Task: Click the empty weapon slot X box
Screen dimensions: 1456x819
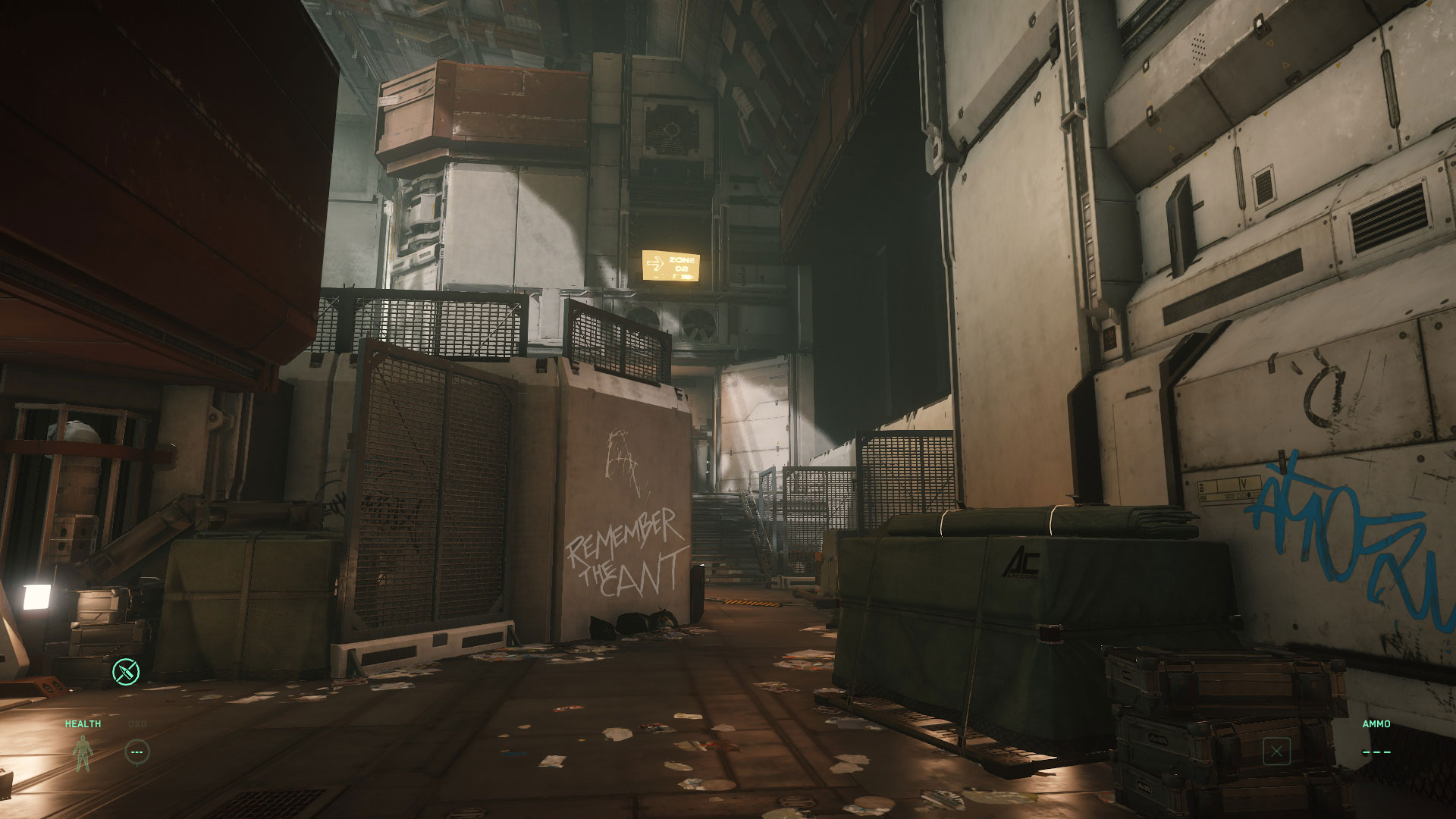Action: pos(1277,752)
